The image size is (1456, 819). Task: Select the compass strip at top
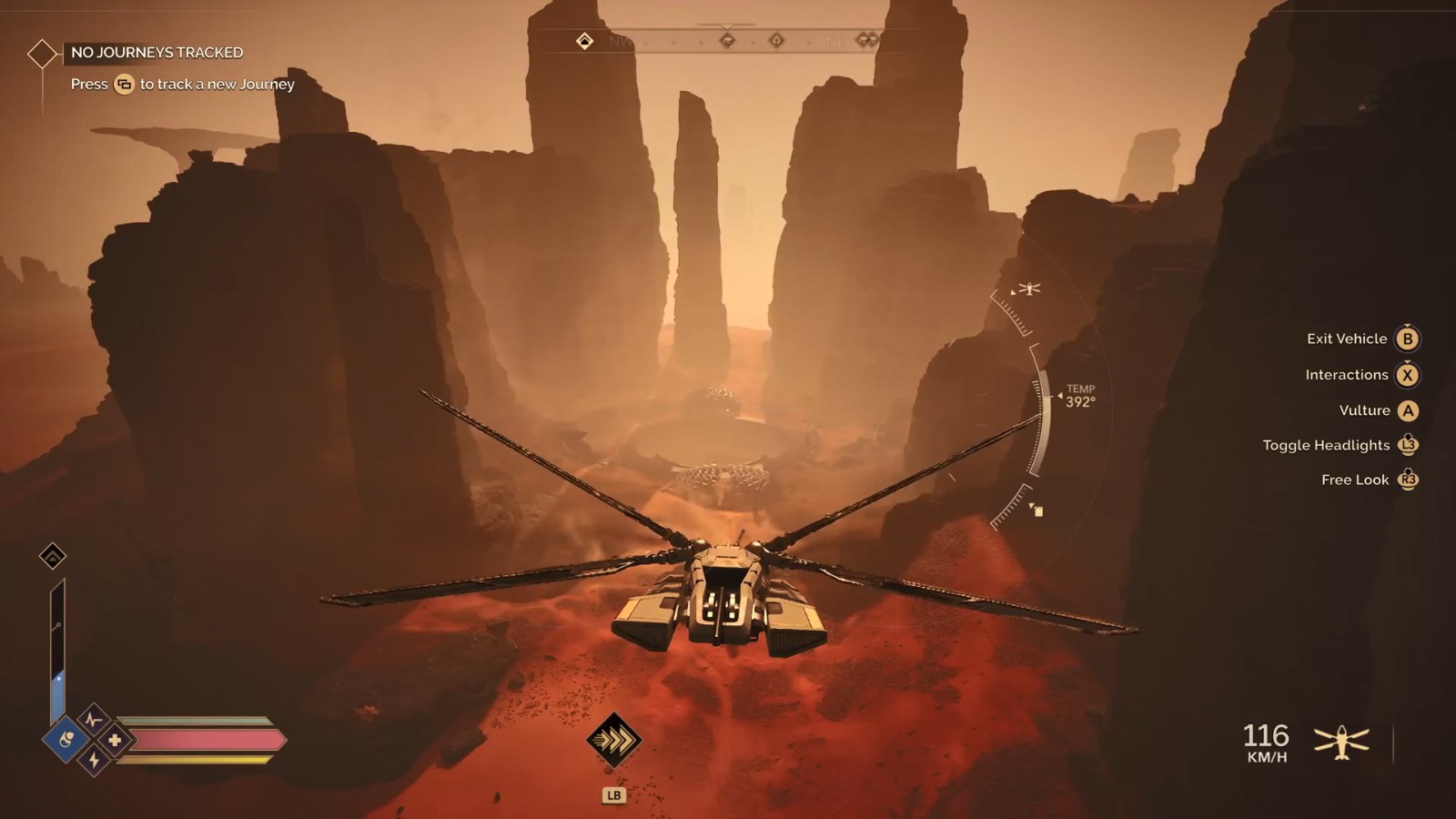[x=728, y=41]
